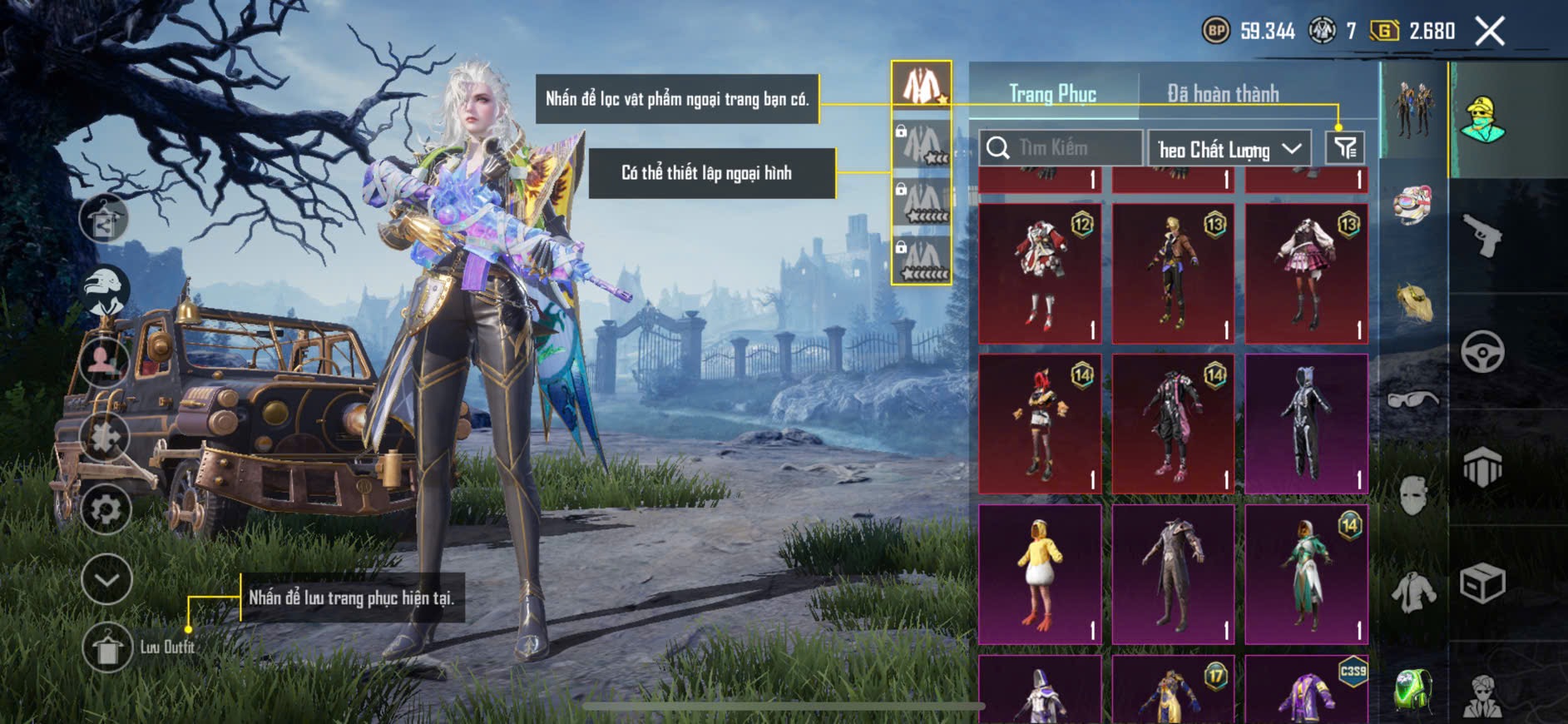Screen dimensions: 1568x724
Task: Select the sunglasses accessory category
Action: coord(1412,400)
